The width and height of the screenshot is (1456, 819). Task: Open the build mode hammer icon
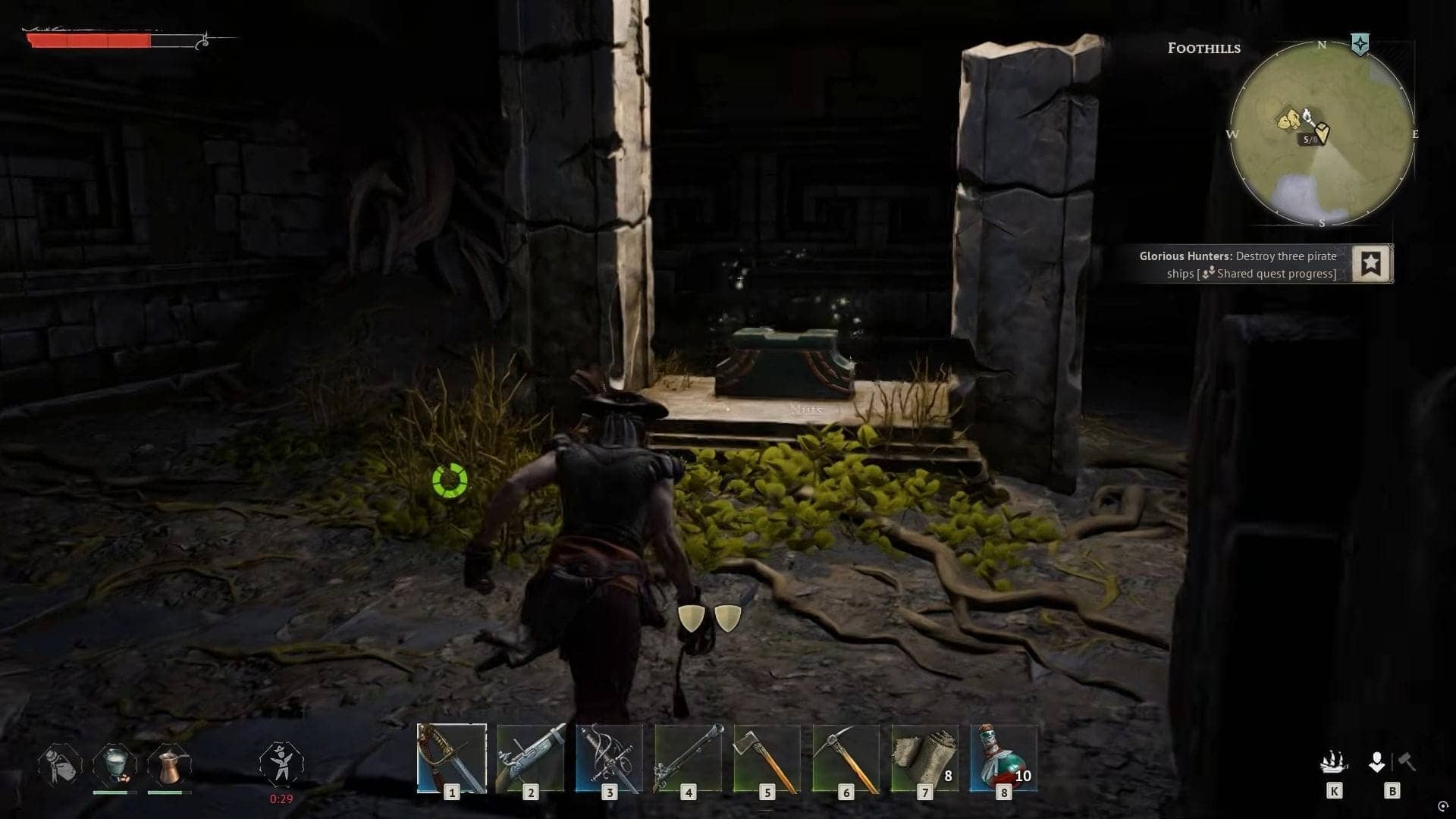pos(1406,761)
